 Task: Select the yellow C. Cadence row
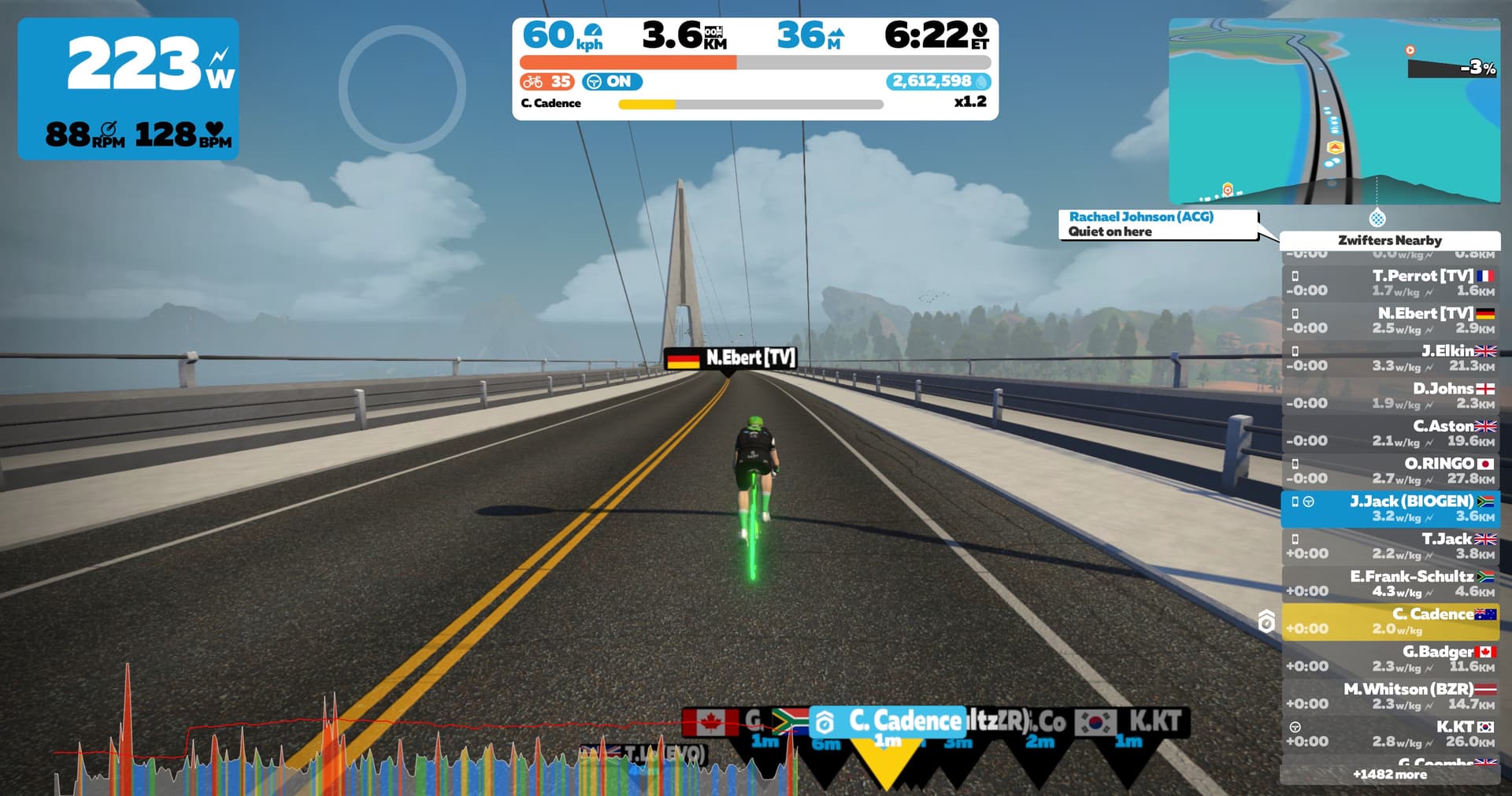coord(1390,621)
